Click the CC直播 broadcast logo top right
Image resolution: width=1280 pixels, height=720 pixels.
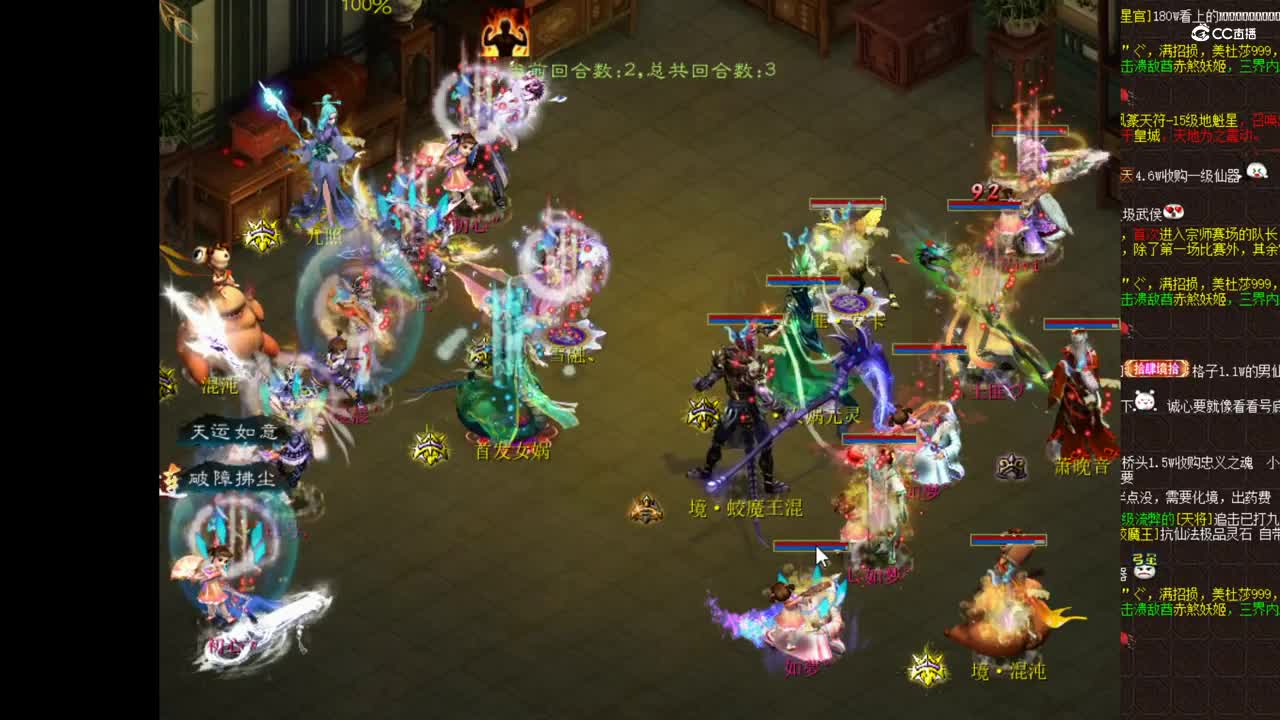[x=1222, y=33]
